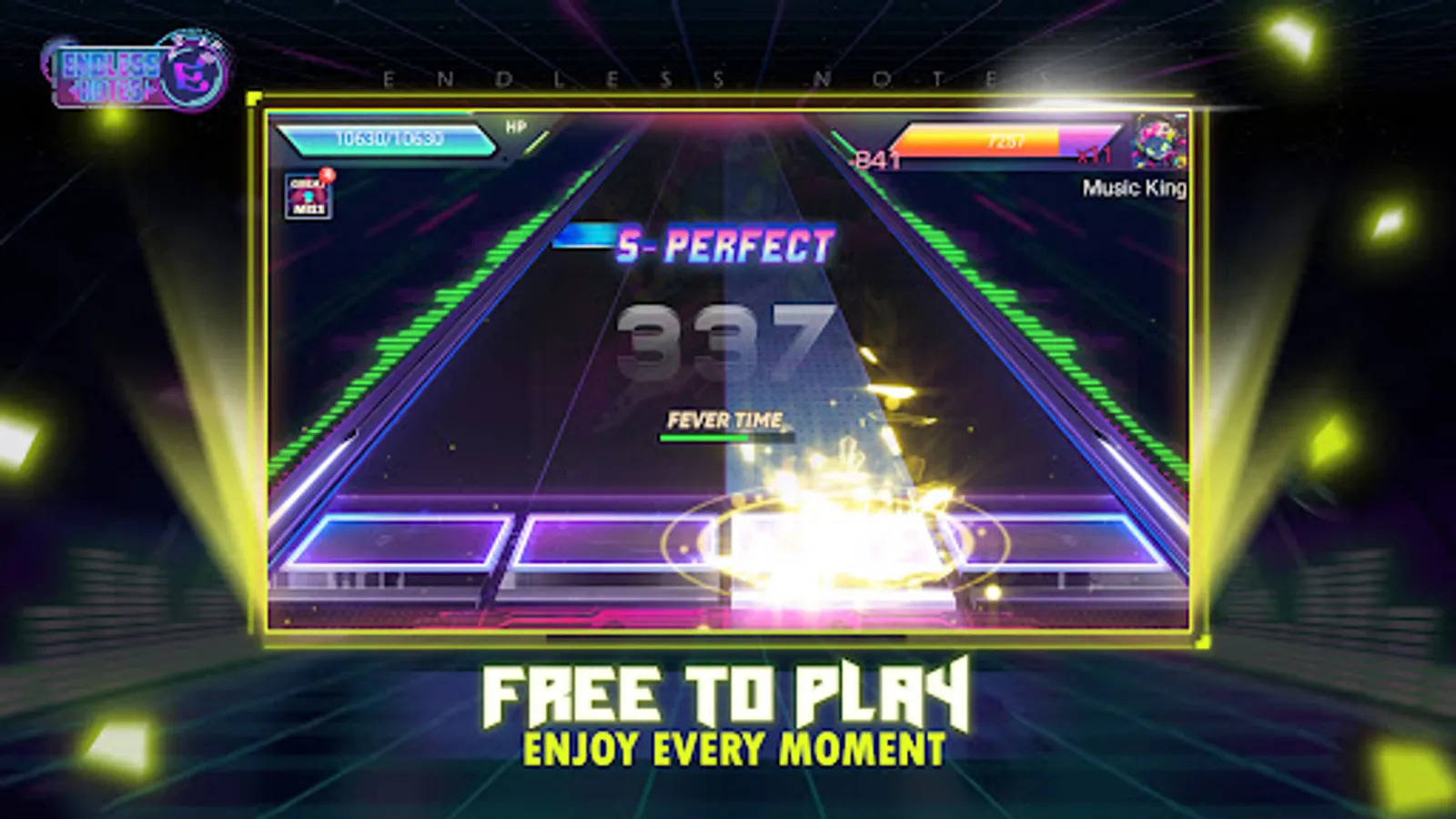Screen dimensions: 1456x819
Task: Click the Music King player name
Action: (1133, 189)
